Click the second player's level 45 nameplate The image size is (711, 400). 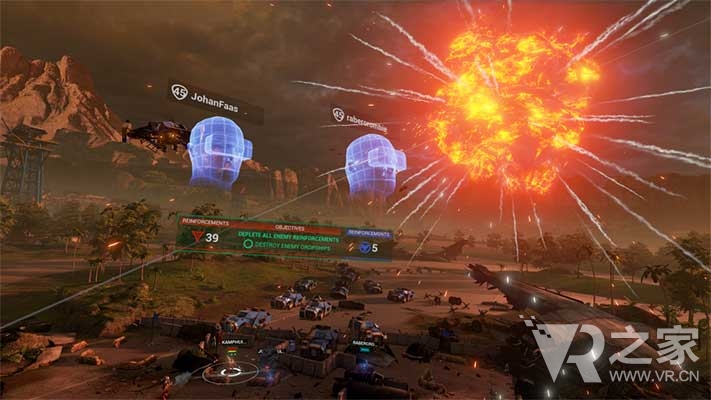tap(367, 116)
